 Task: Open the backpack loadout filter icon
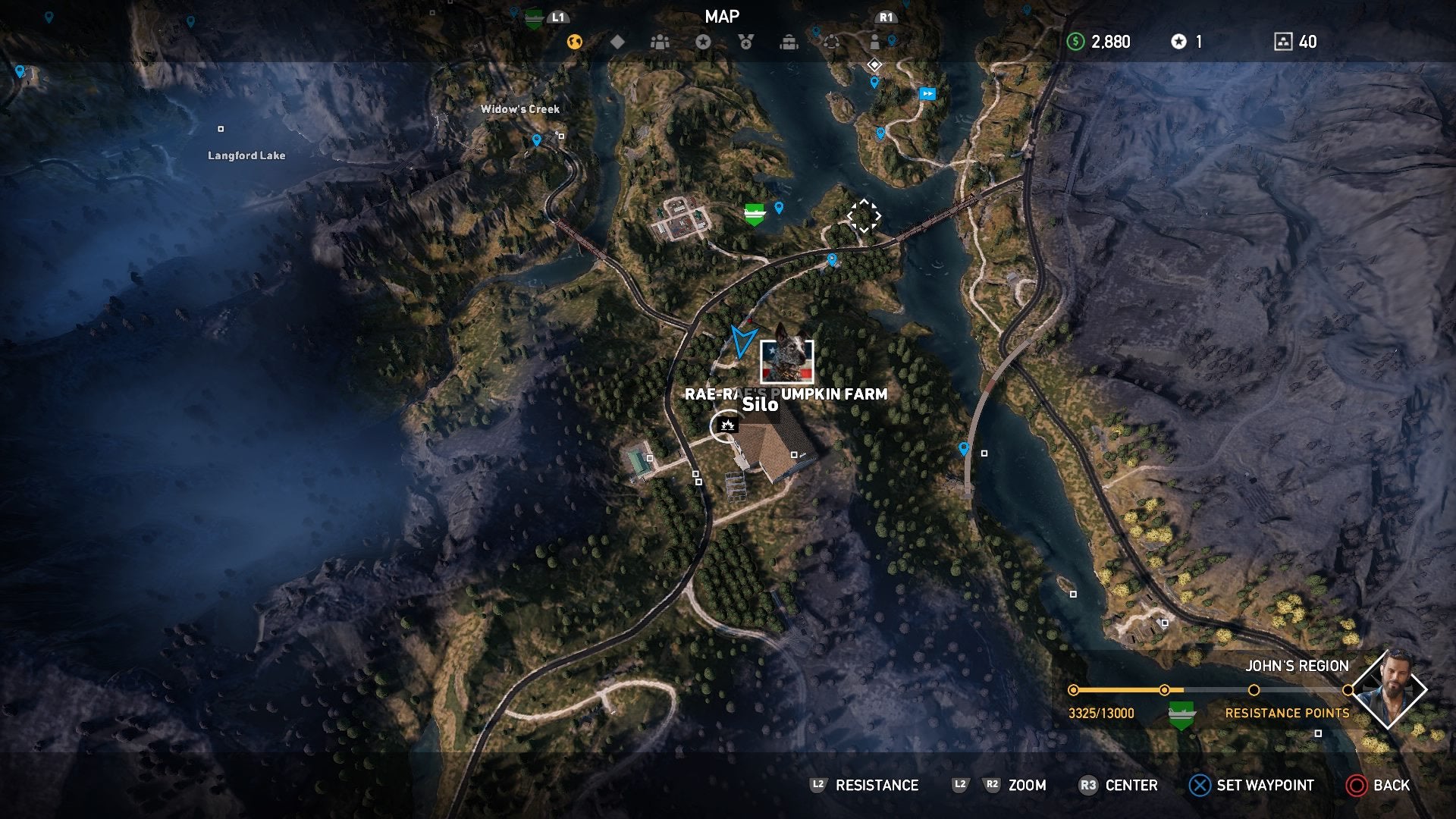point(790,42)
